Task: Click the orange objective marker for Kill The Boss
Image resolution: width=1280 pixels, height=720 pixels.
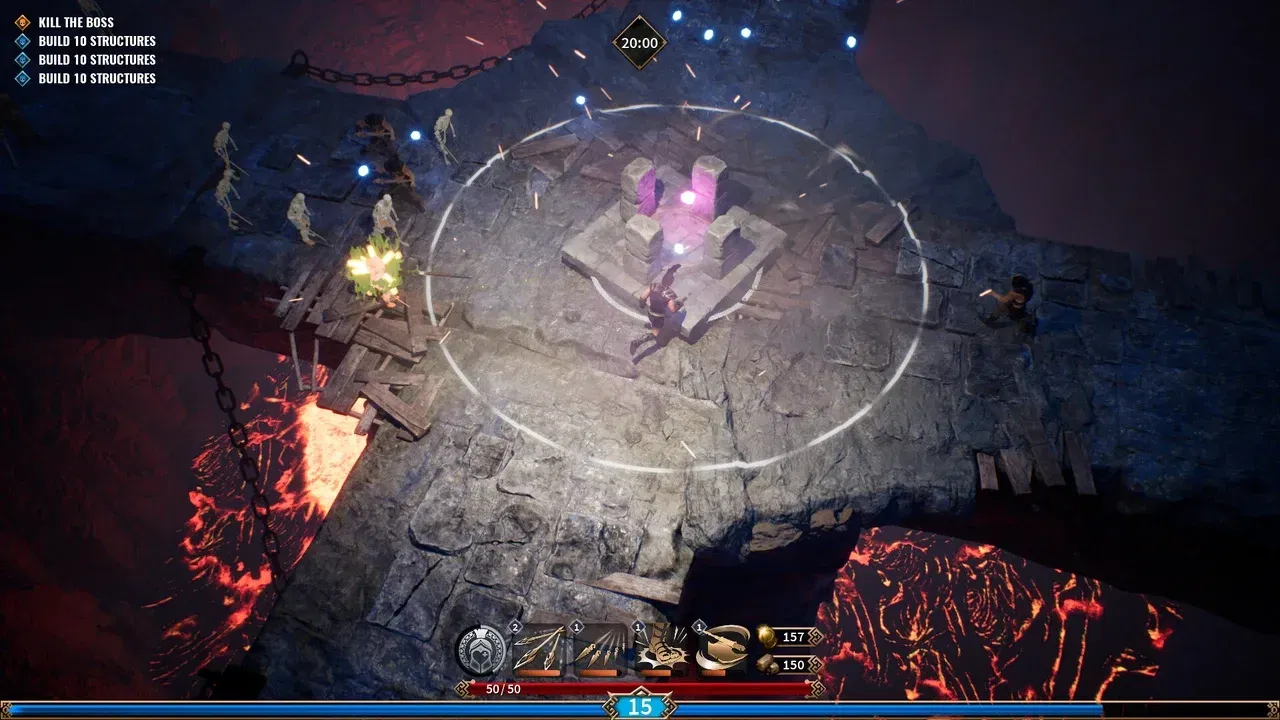Action: coord(22,22)
